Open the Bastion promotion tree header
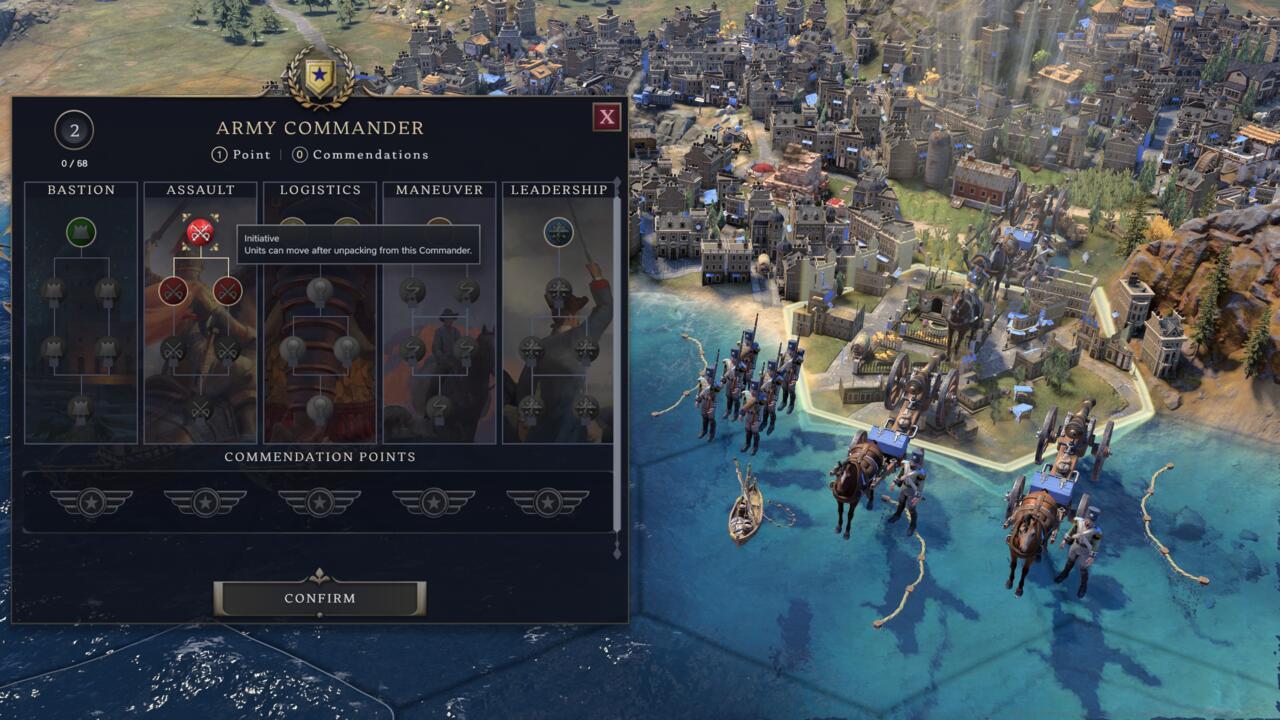This screenshot has height=720, width=1280. point(83,189)
